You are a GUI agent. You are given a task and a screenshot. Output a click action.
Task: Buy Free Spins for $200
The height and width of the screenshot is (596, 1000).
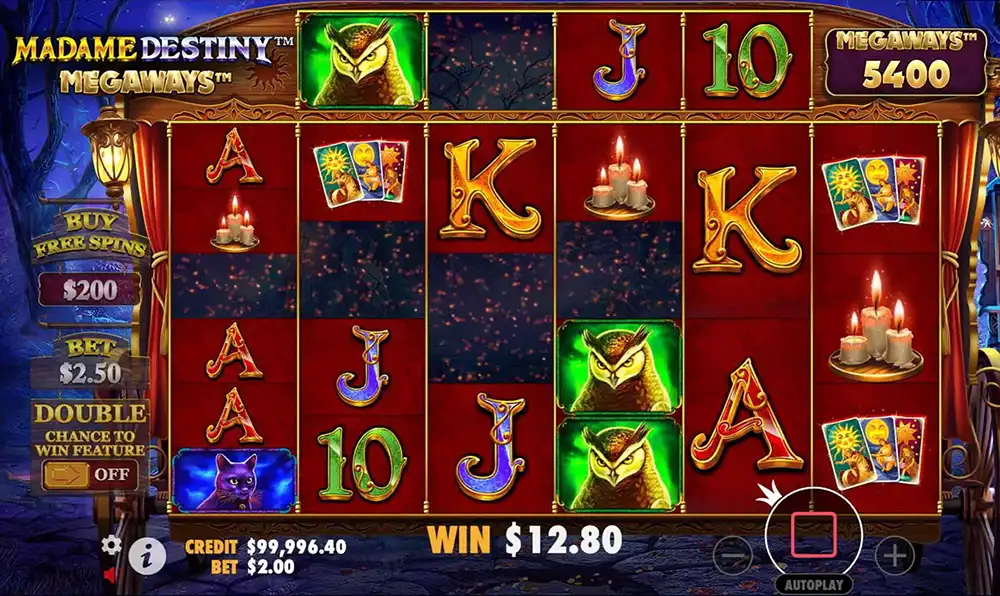90,290
